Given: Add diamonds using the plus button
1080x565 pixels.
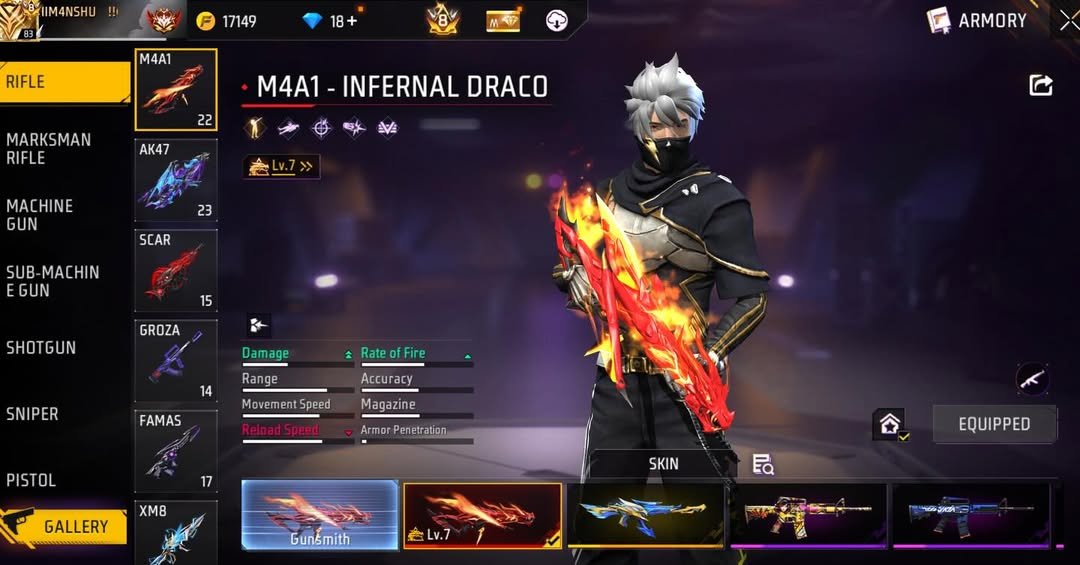Looking at the screenshot, I should [x=350, y=21].
